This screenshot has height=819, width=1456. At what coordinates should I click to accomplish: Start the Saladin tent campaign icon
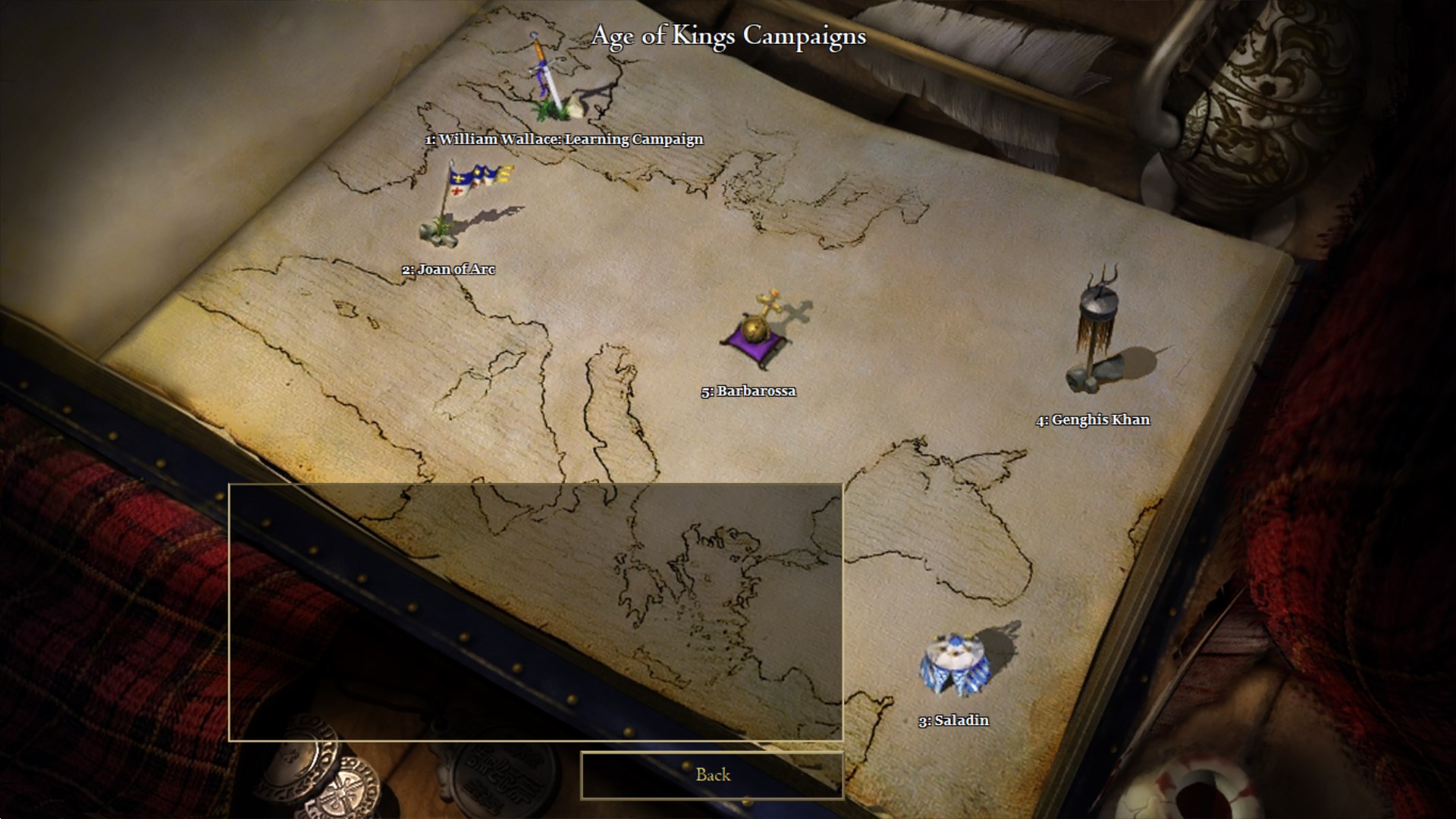click(x=952, y=664)
